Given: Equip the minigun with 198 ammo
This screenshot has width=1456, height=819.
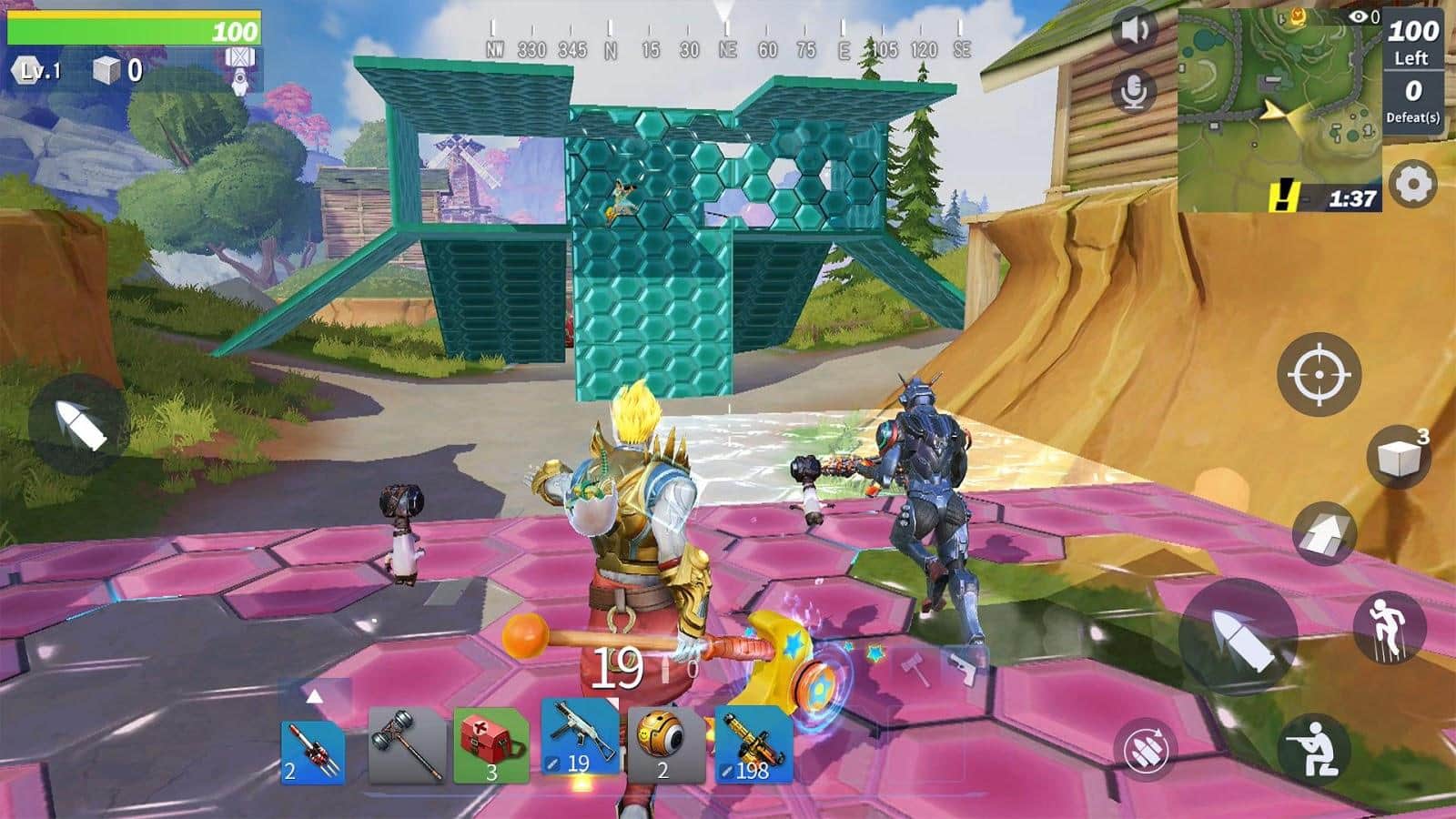Looking at the screenshot, I should pos(751,746).
